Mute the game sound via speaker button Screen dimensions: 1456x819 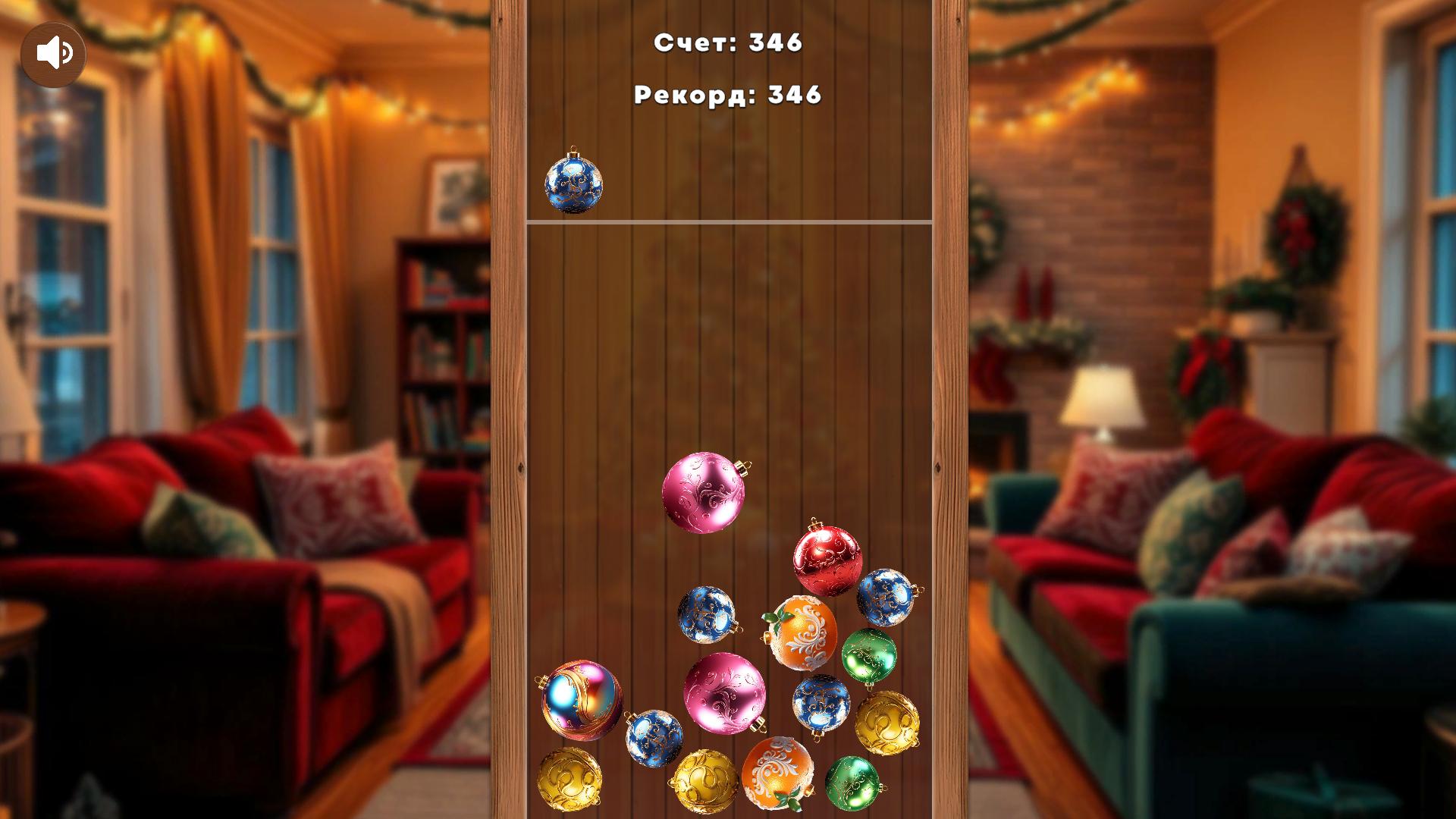coord(55,53)
